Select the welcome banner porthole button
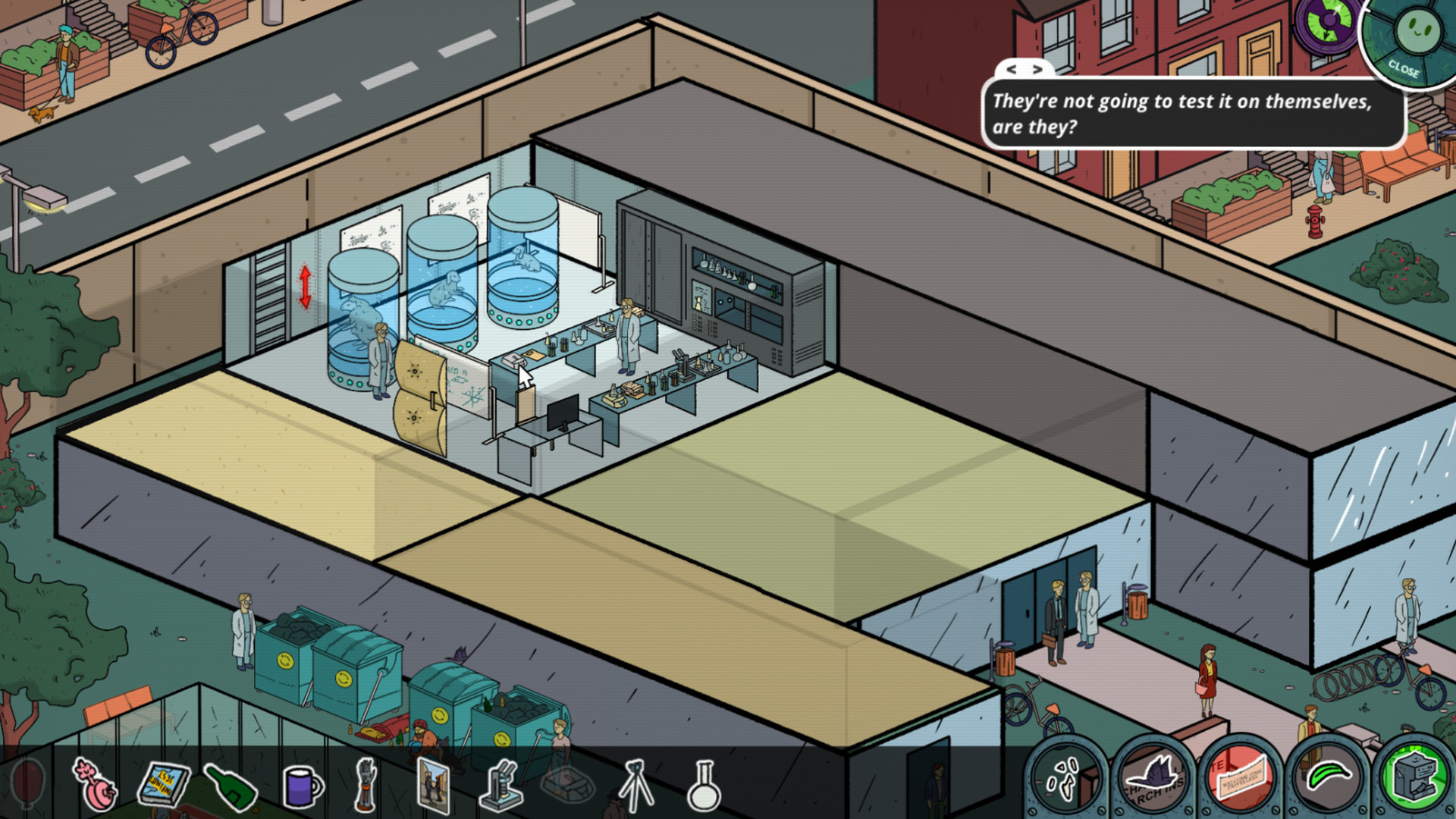Image resolution: width=1456 pixels, height=819 pixels. (1241, 778)
